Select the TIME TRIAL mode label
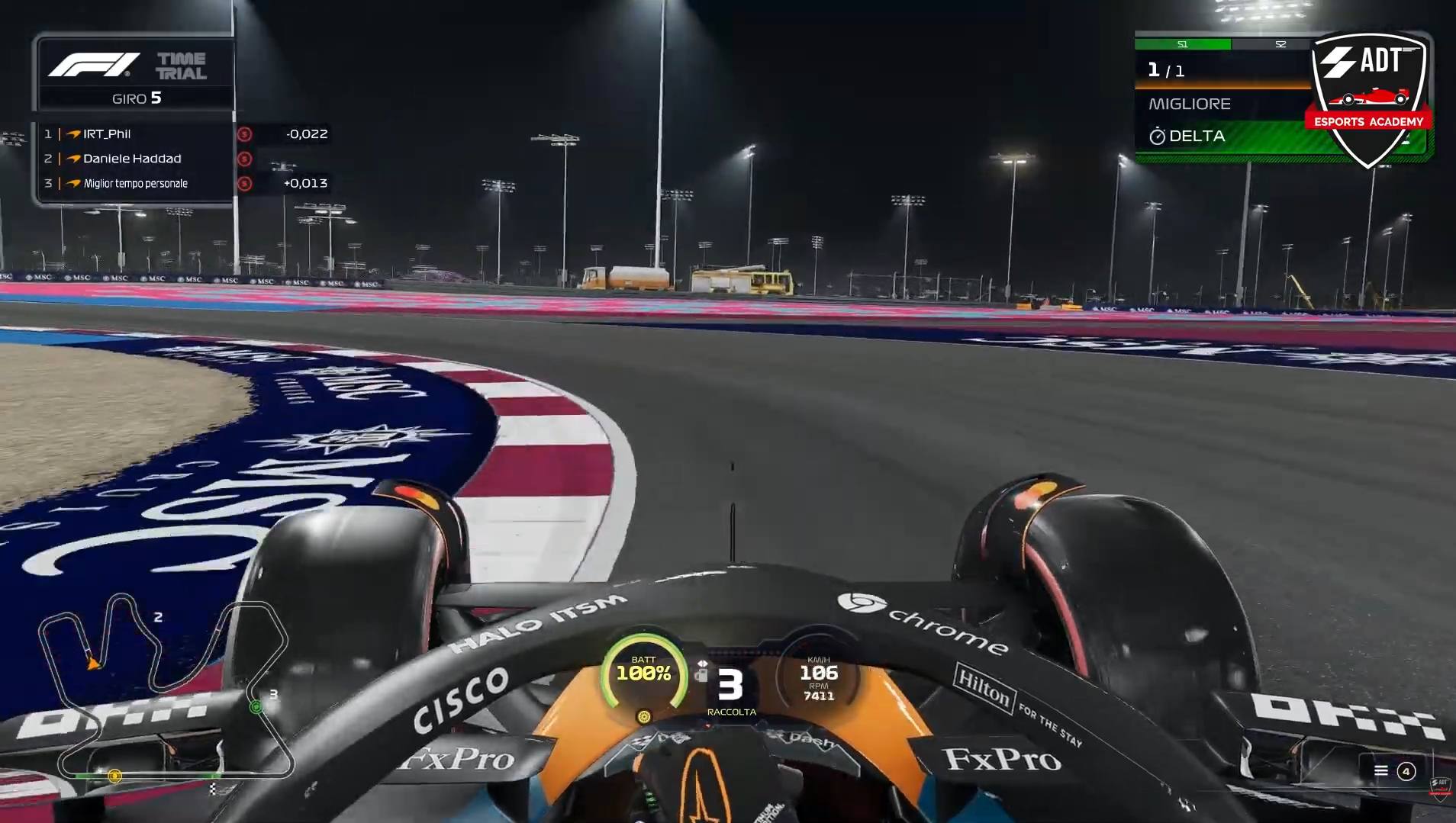The image size is (1456, 823). tap(182, 65)
